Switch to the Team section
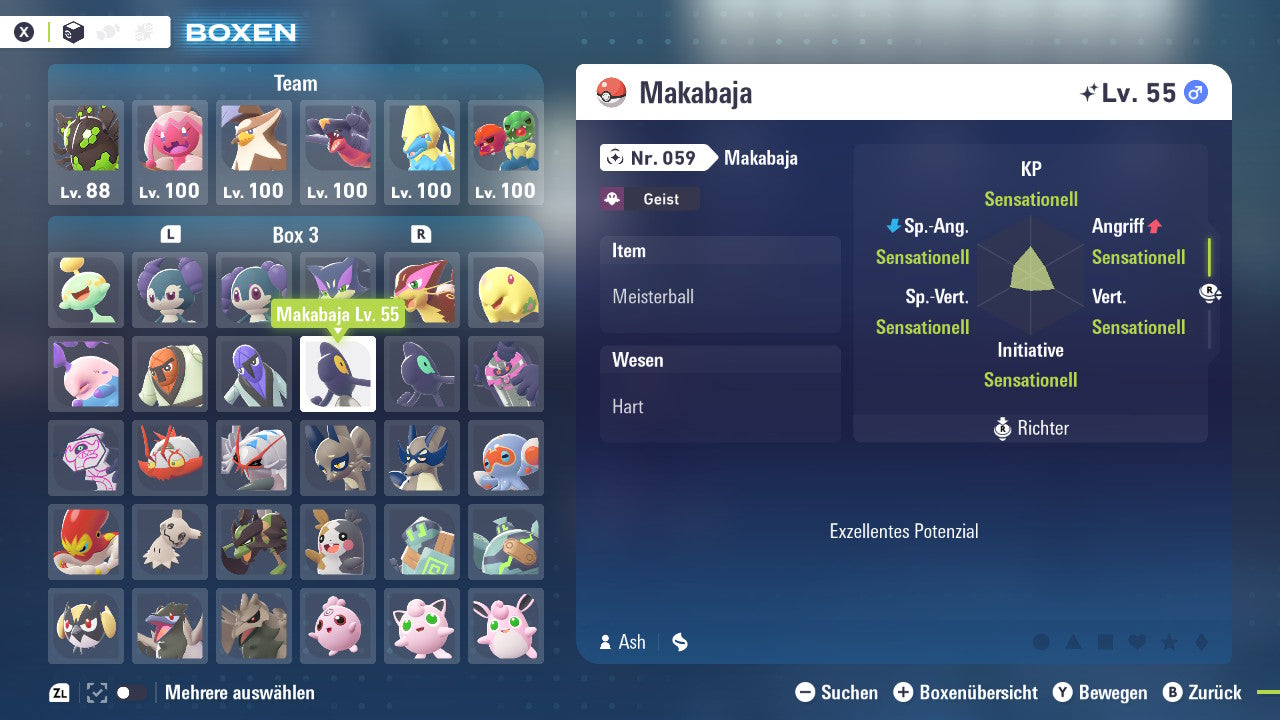Screen dimensions: 1280x720 pyautogui.click(x=294, y=84)
